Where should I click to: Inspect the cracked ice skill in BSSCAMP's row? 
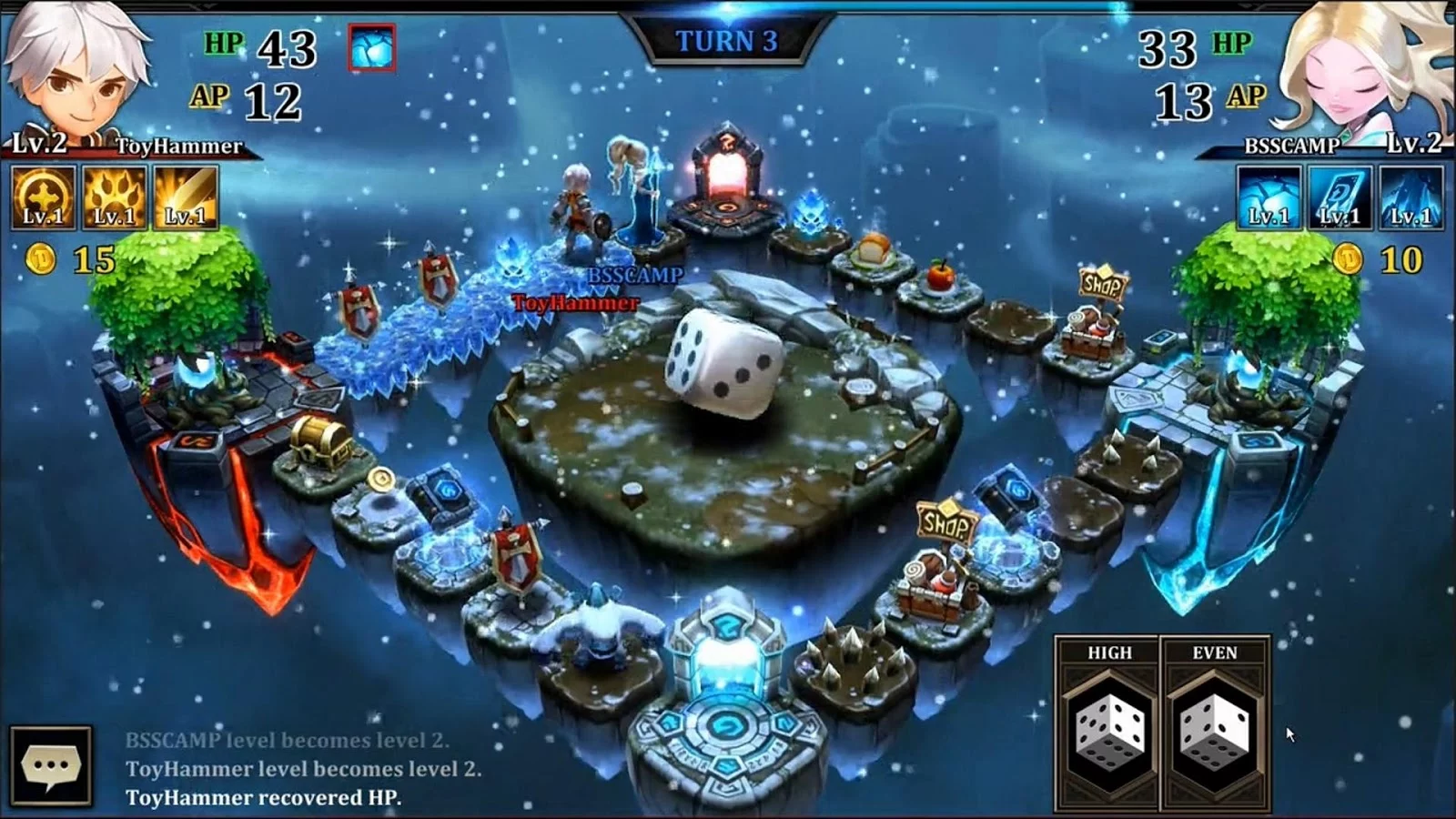(x=1269, y=197)
